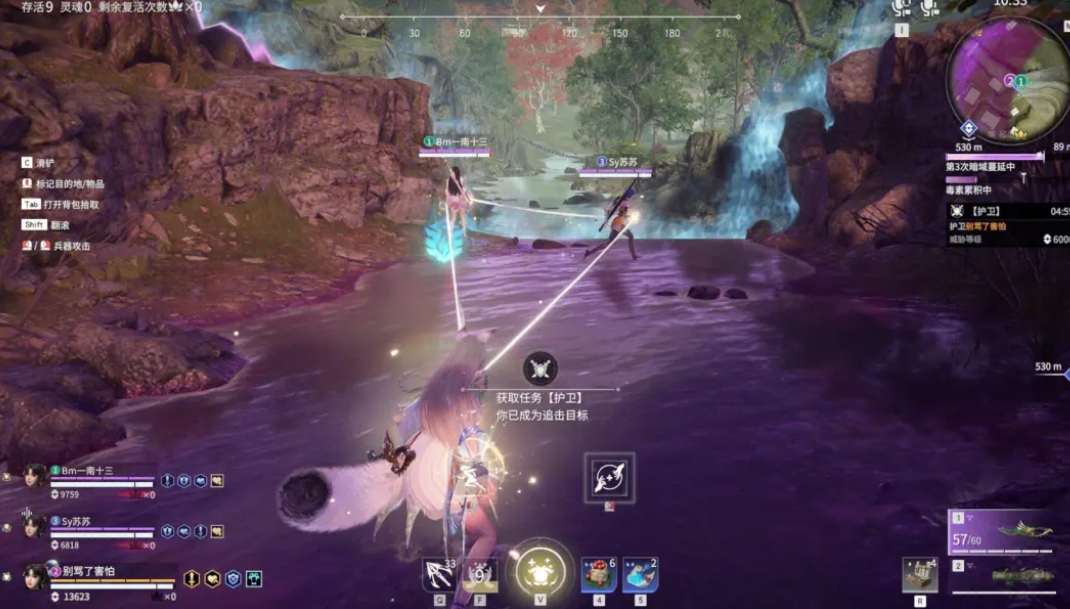Activate the skill icon showing 9
The width and height of the screenshot is (1070, 609).
point(481,574)
